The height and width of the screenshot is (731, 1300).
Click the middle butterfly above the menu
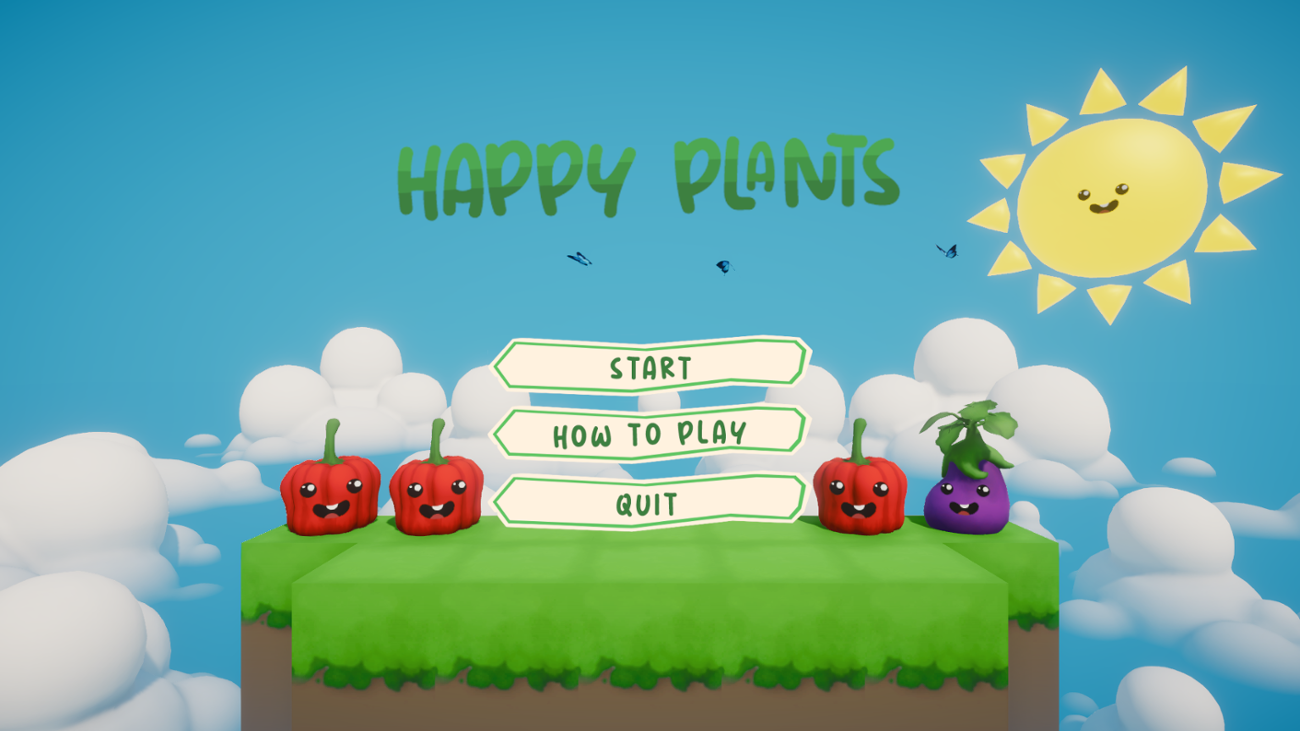tap(723, 265)
